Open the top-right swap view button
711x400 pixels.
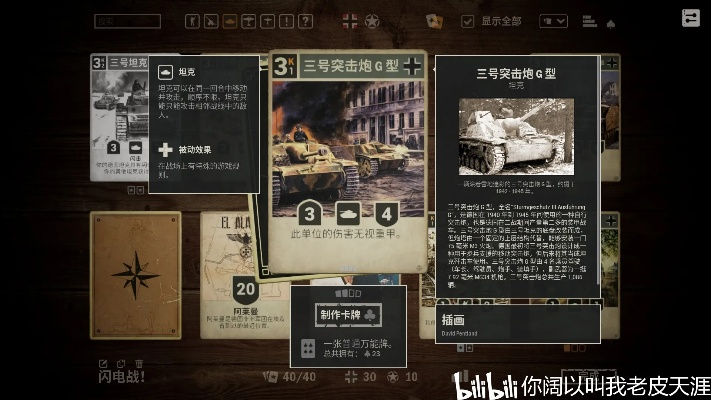click(690, 18)
